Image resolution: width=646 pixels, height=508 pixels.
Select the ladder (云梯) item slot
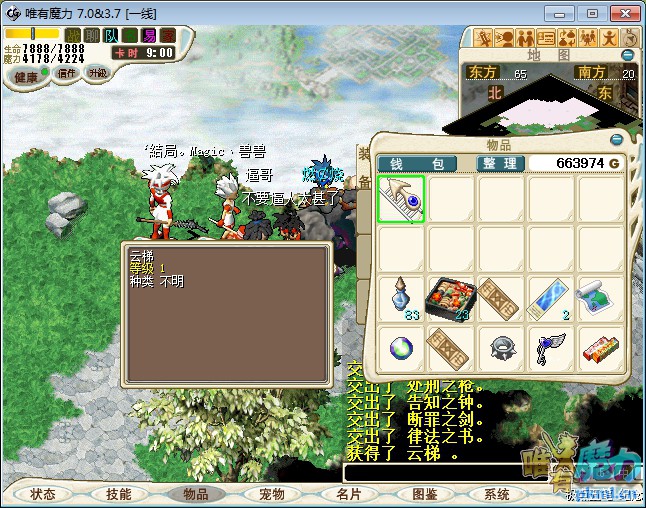(x=401, y=199)
